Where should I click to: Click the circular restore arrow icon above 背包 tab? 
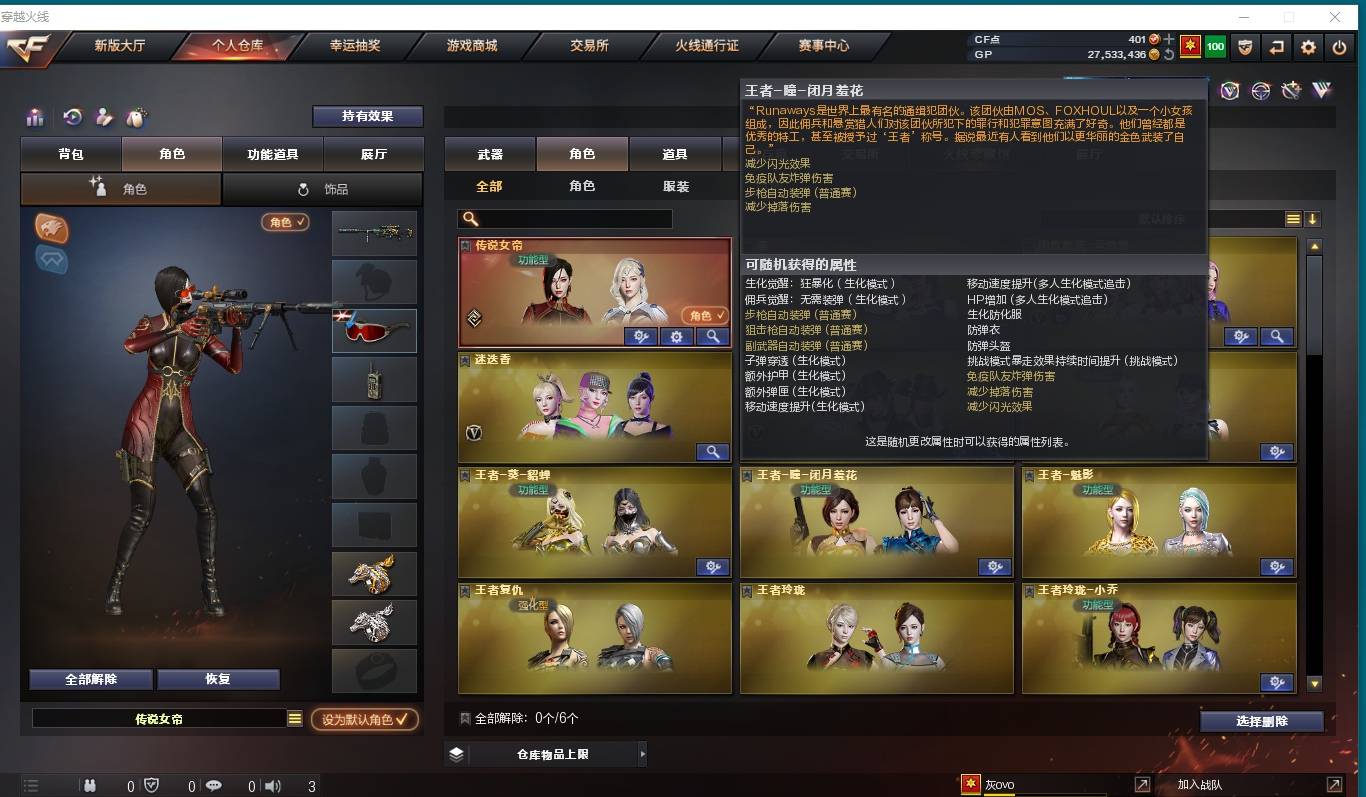tap(71, 117)
